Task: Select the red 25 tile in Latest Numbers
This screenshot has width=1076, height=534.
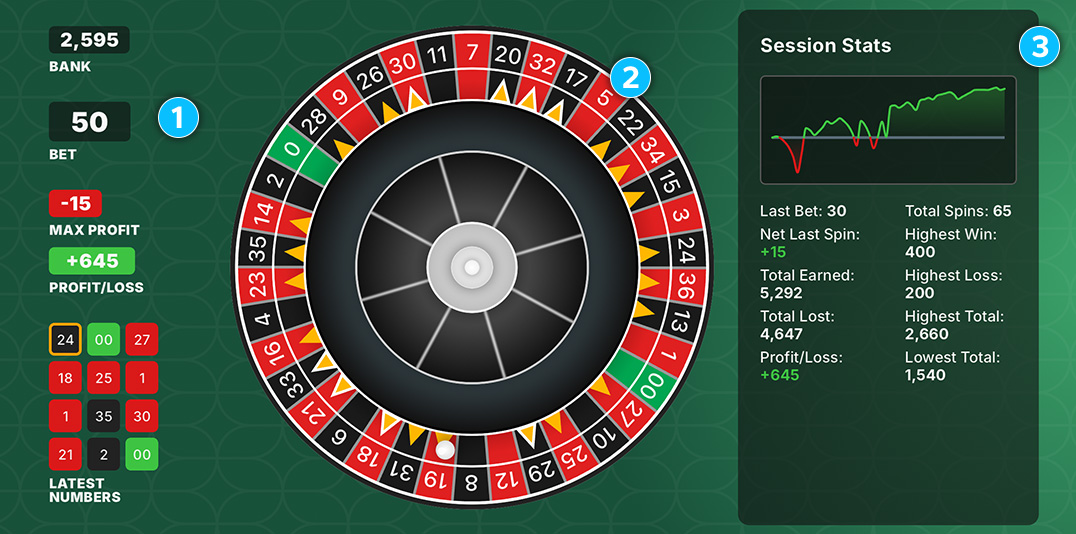Action: pos(103,377)
